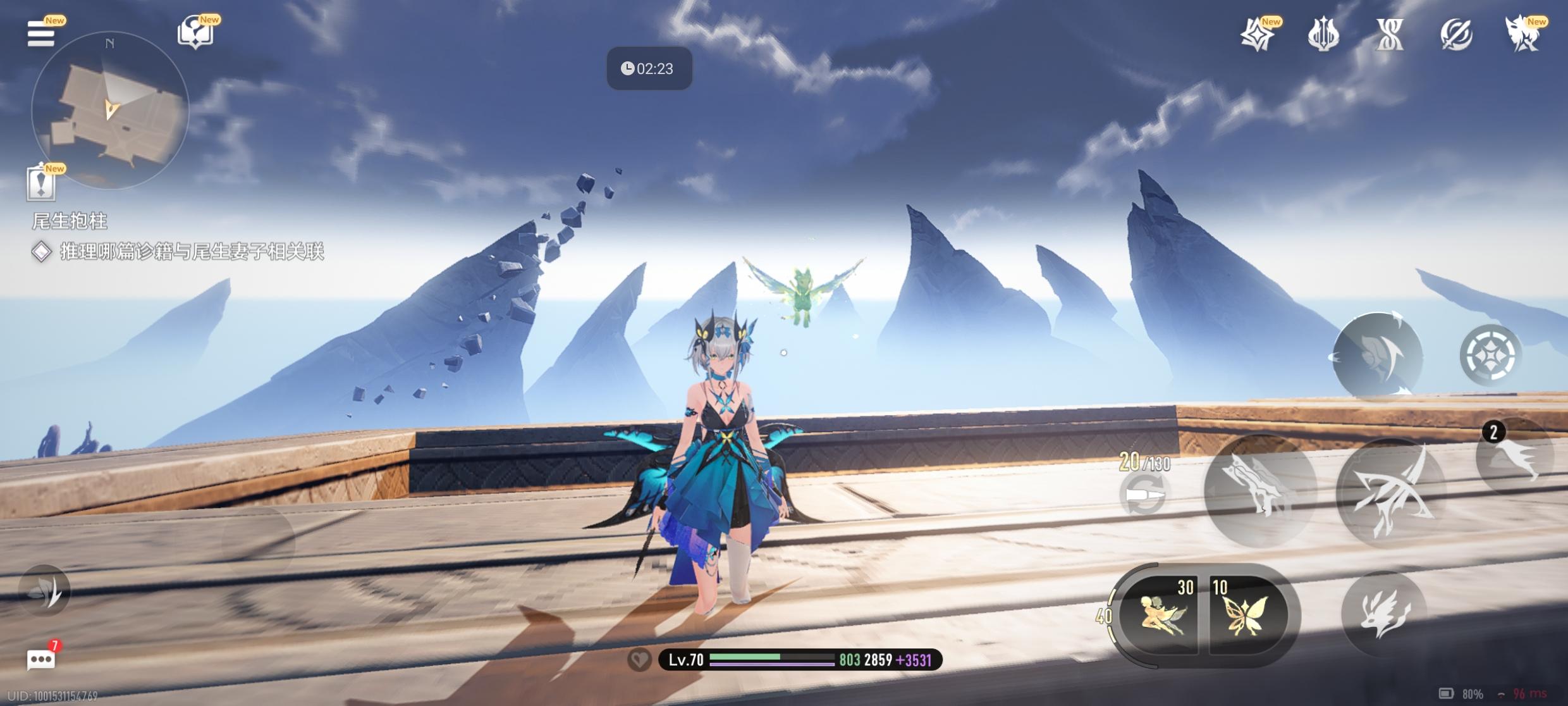Open the circular minimap
The width and height of the screenshot is (1568, 706).
tap(109, 110)
